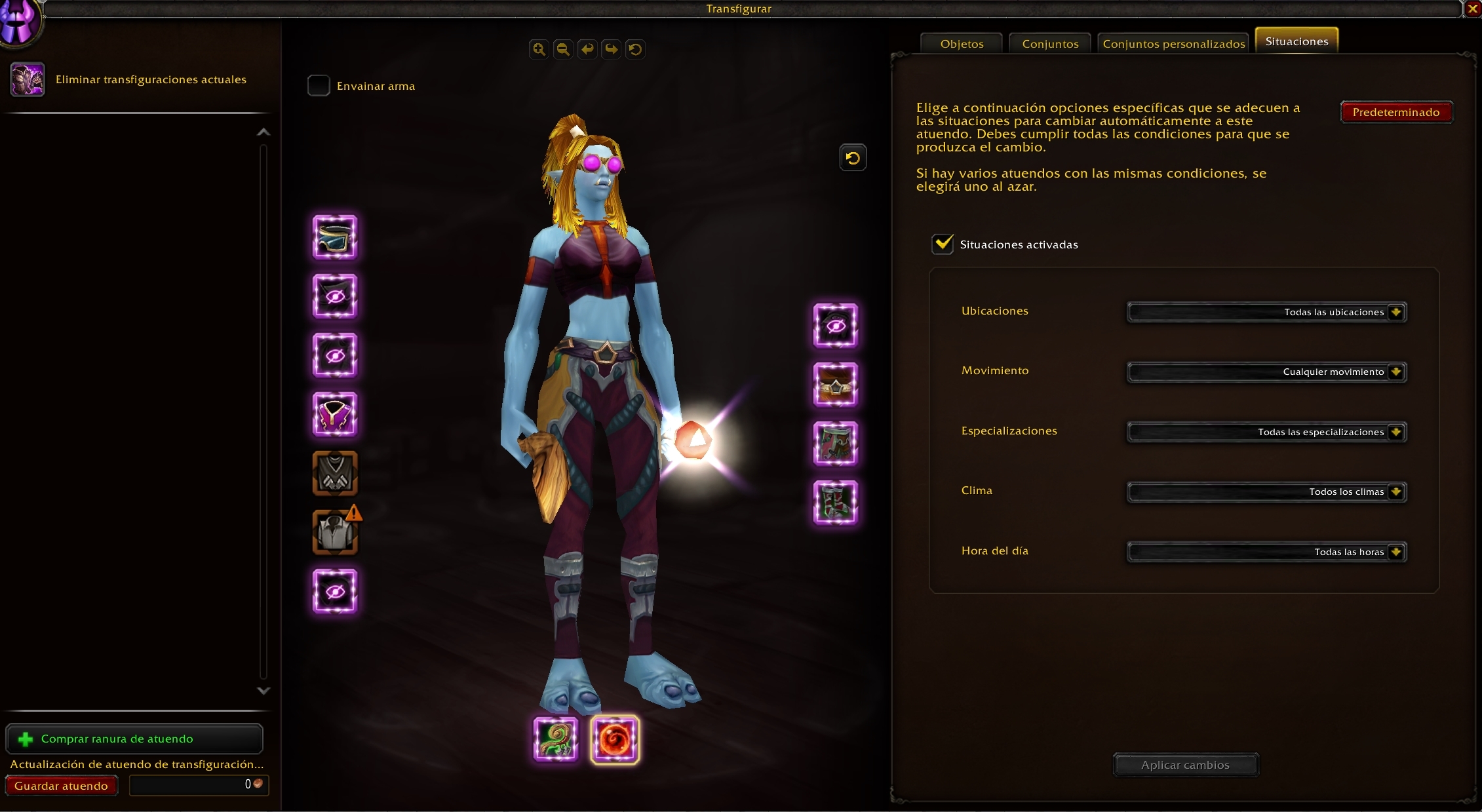This screenshot has height=812, width=1482.
Task: Expand the Especializaciones dropdown
Action: pos(1266,432)
